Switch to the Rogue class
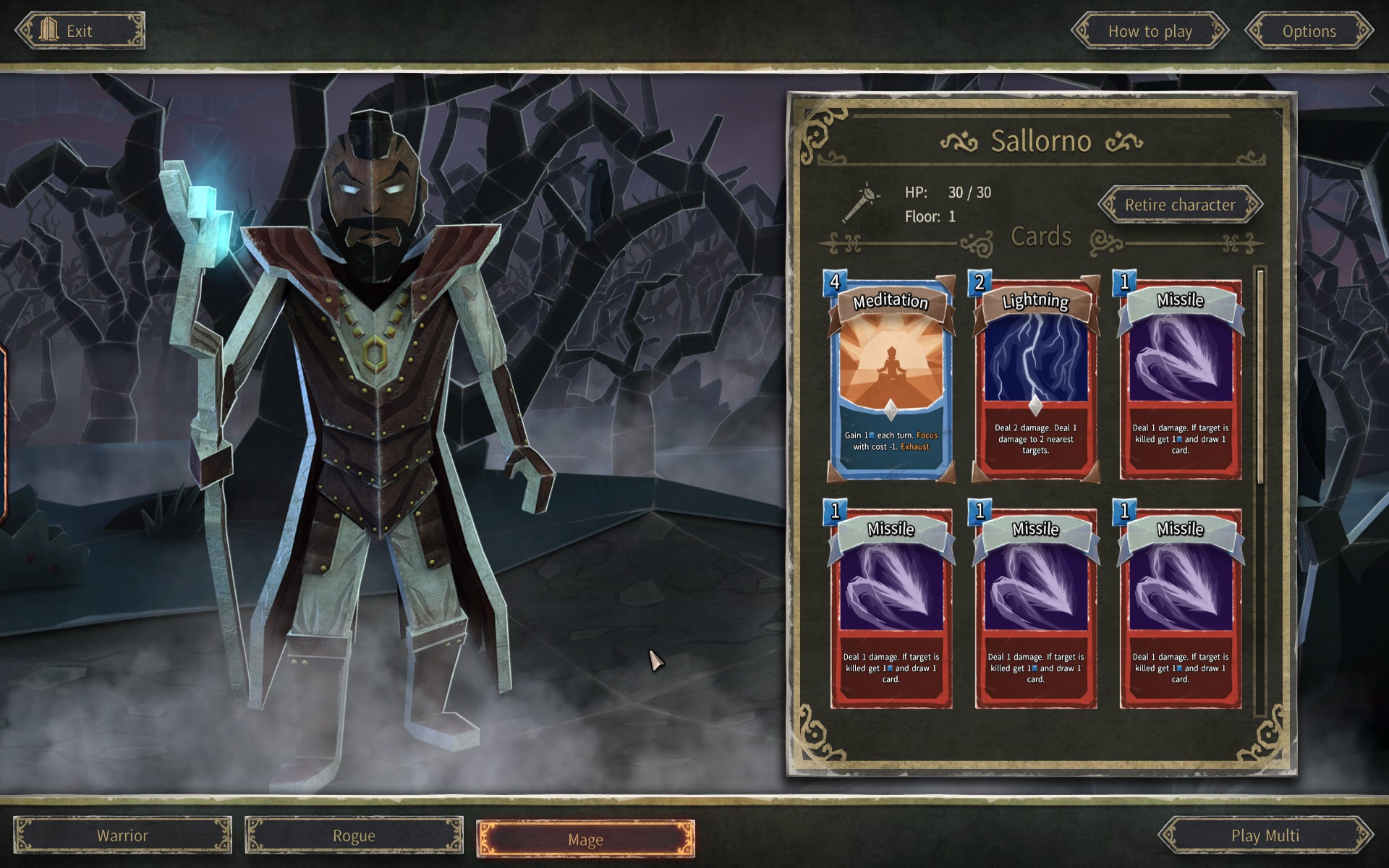 354,835
